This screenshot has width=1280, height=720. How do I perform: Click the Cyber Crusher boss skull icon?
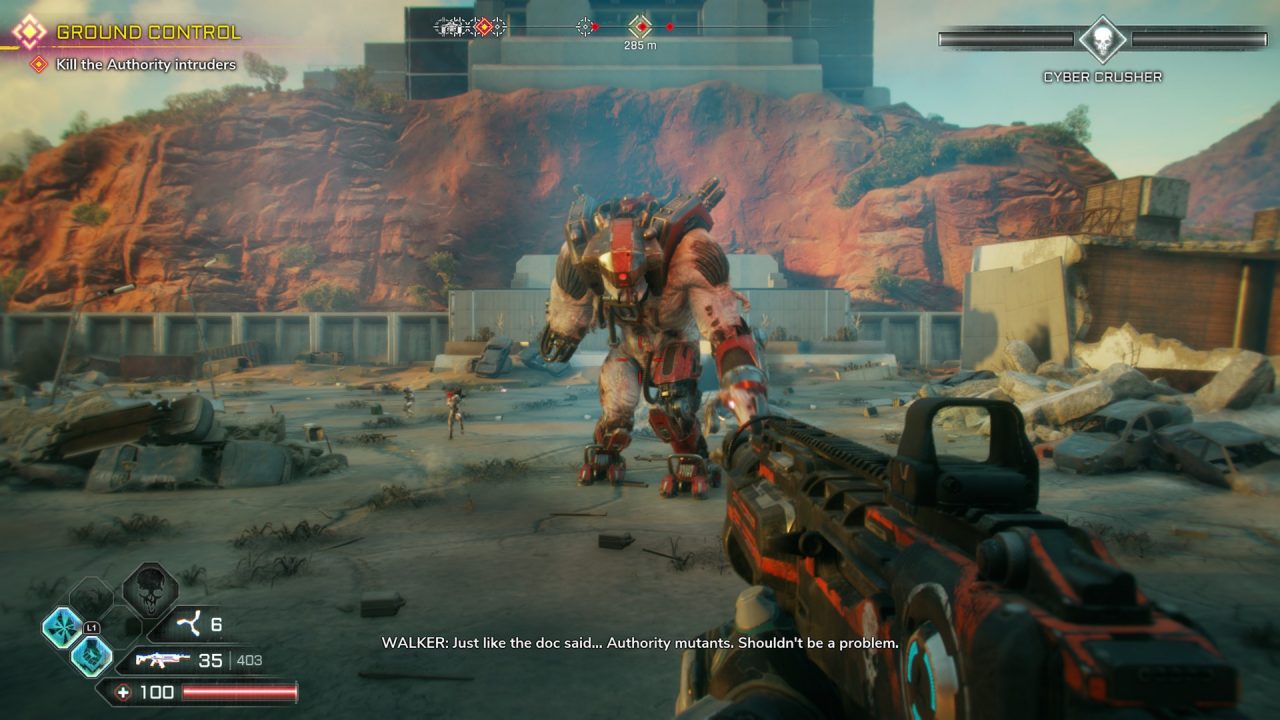(1102, 39)
